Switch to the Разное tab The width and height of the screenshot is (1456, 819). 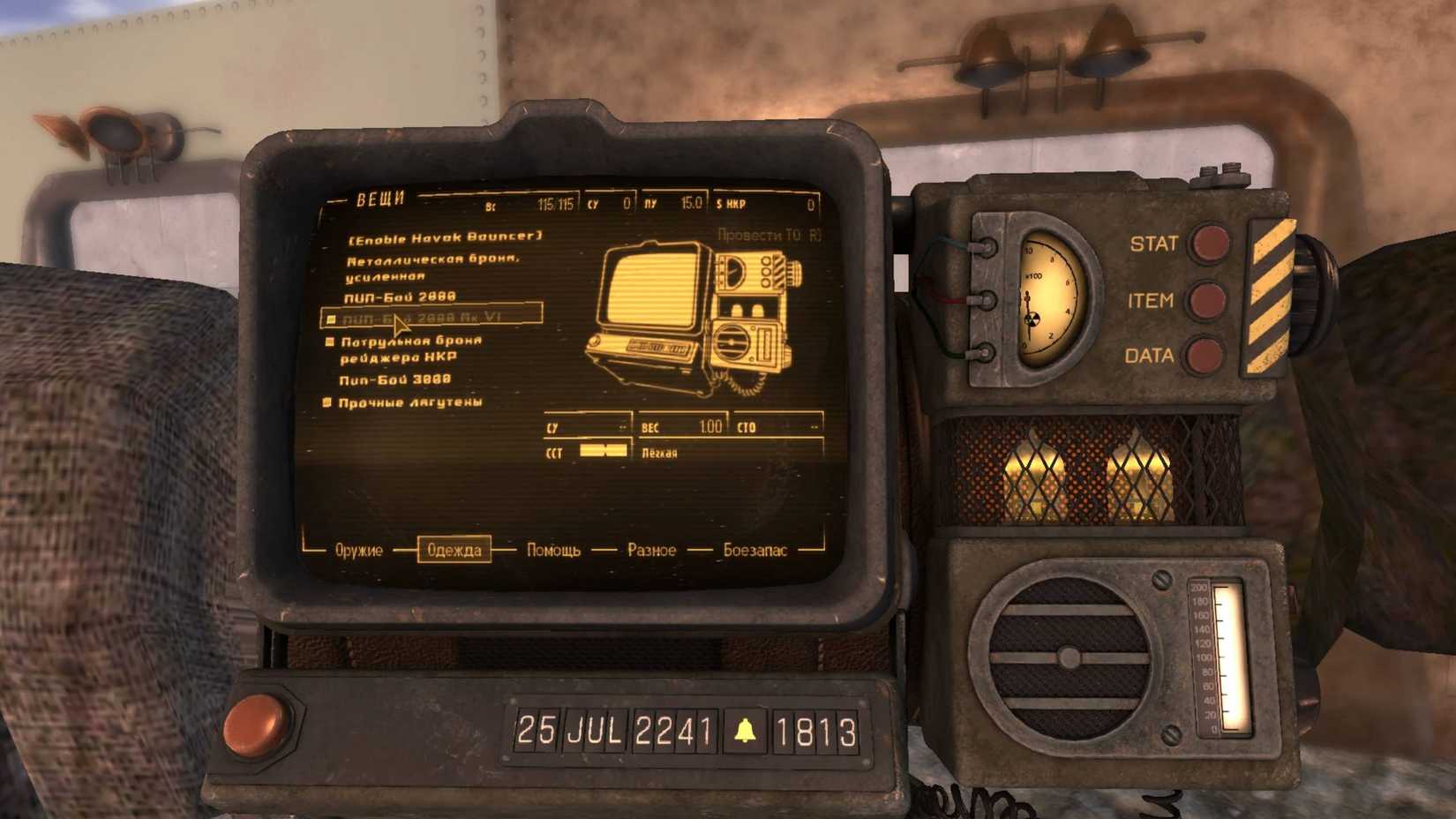pyautogui.click(x=652, y=550)
